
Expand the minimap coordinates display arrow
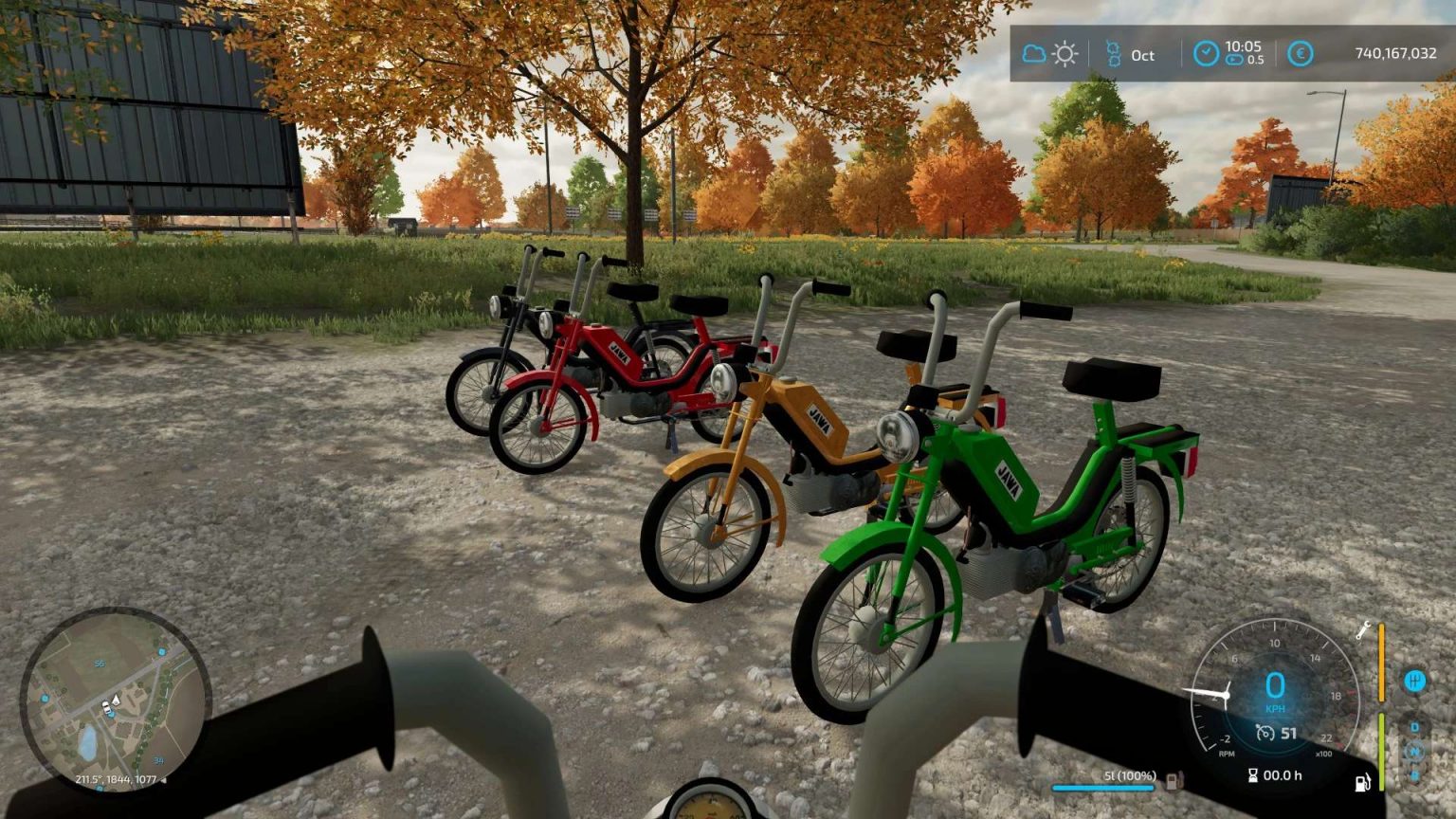point(163,779)
